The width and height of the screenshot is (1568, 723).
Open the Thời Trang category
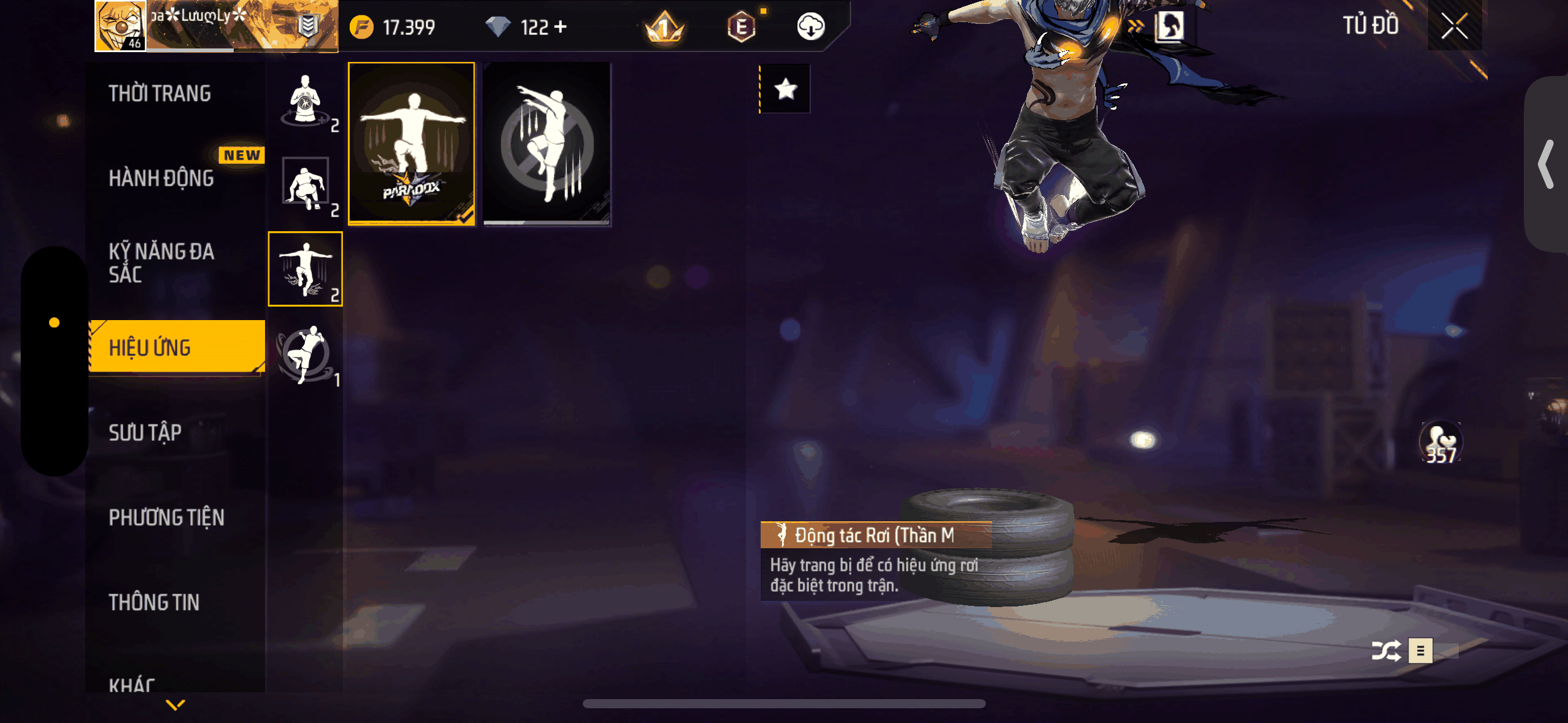pos(159,94)
